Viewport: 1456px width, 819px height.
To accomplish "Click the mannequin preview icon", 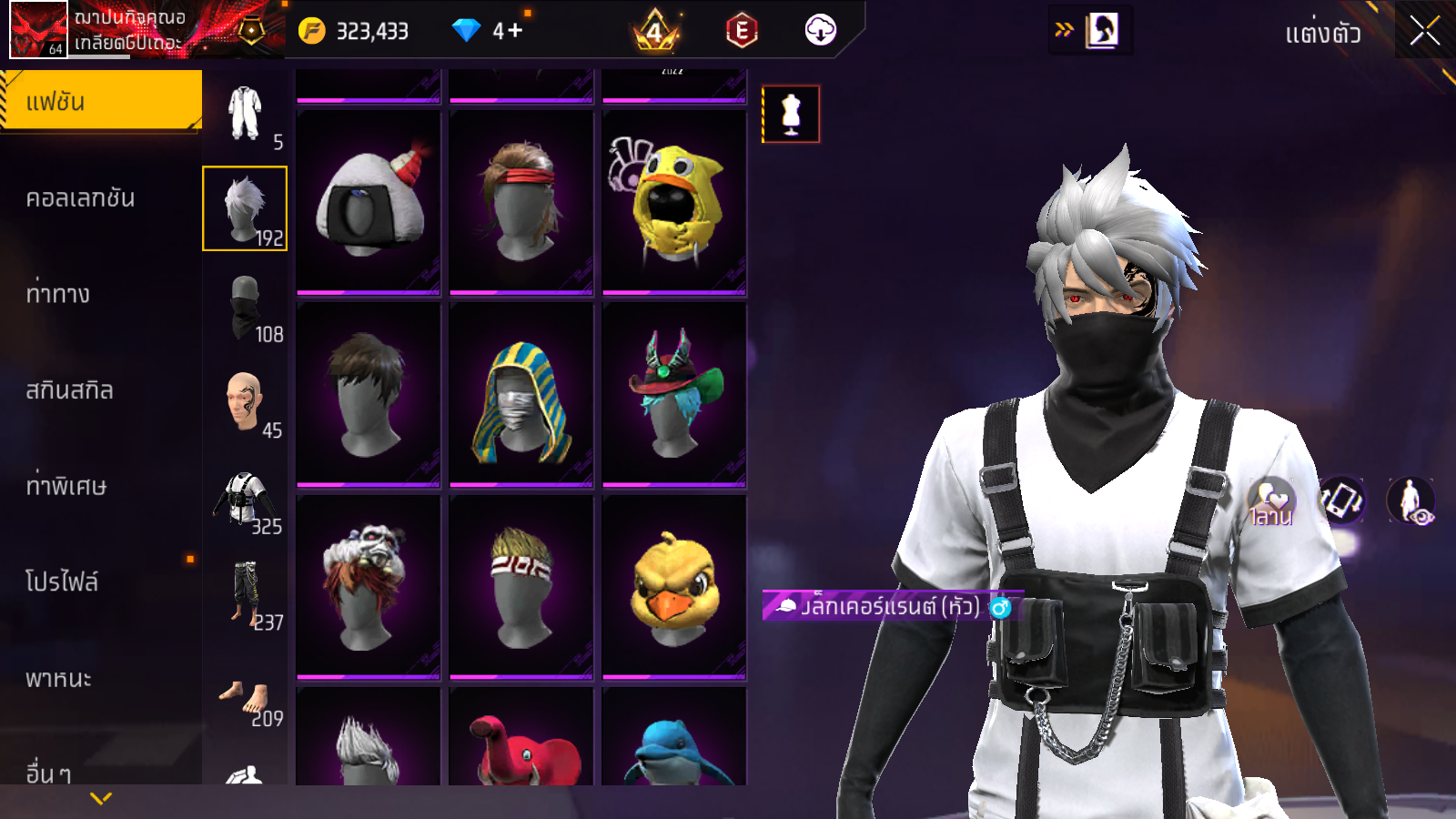I will [x=791, y=115].
